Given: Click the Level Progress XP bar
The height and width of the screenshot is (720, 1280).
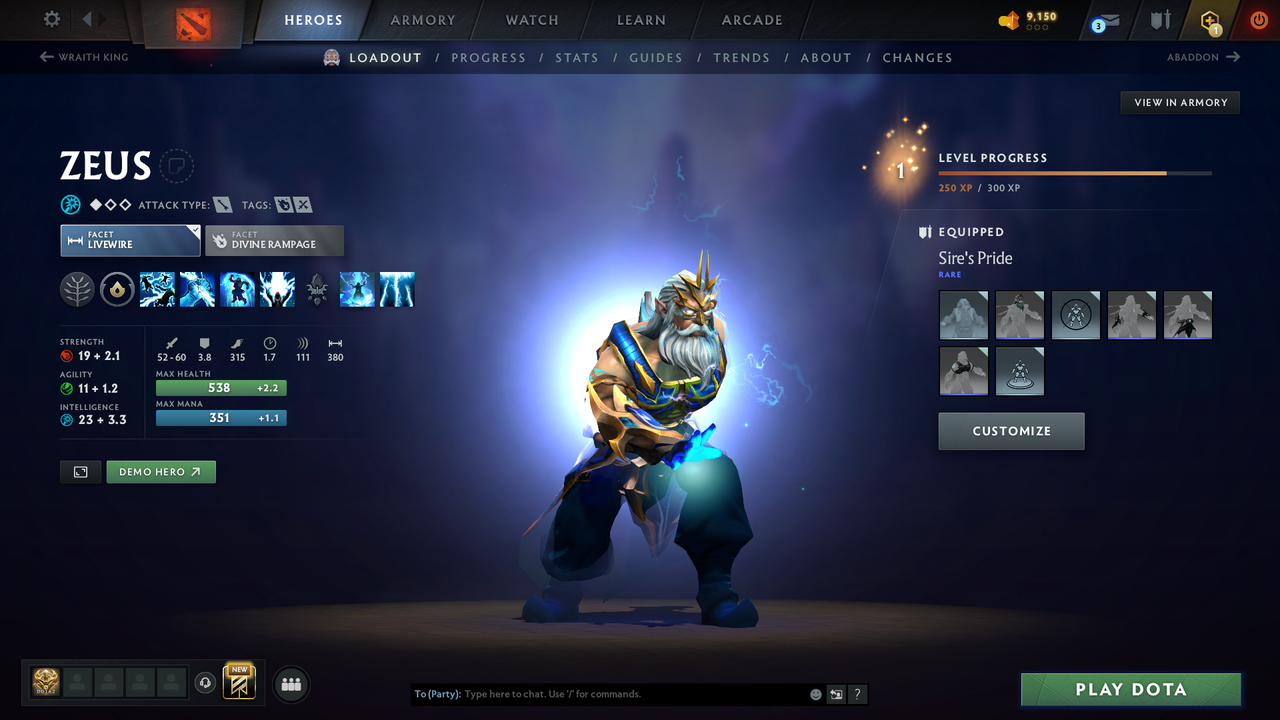Looking at the screenshot, I should (x=1076, y=172).
